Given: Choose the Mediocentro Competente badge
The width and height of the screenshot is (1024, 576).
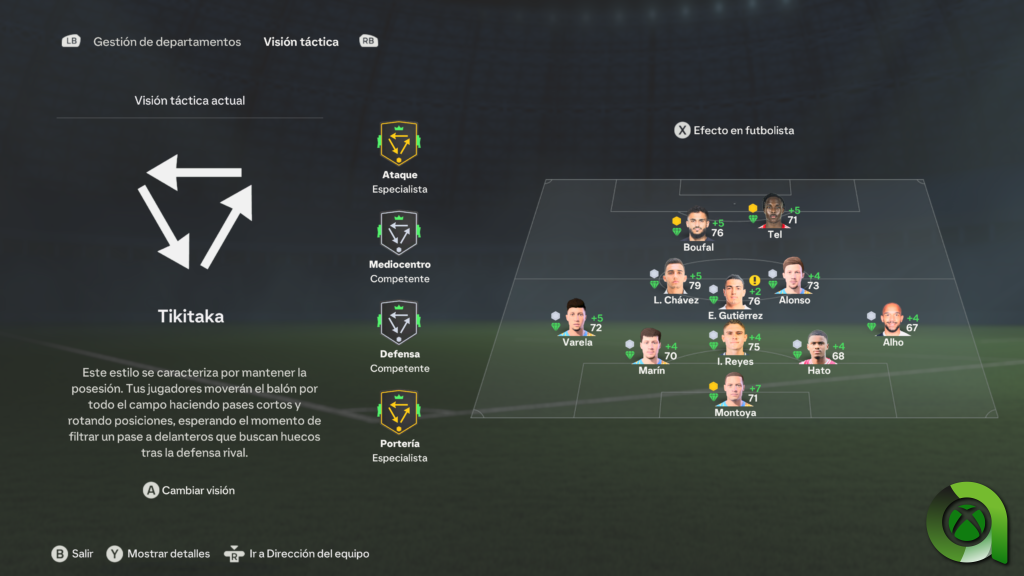Looking at the screenshot, I should pos(399,233).
